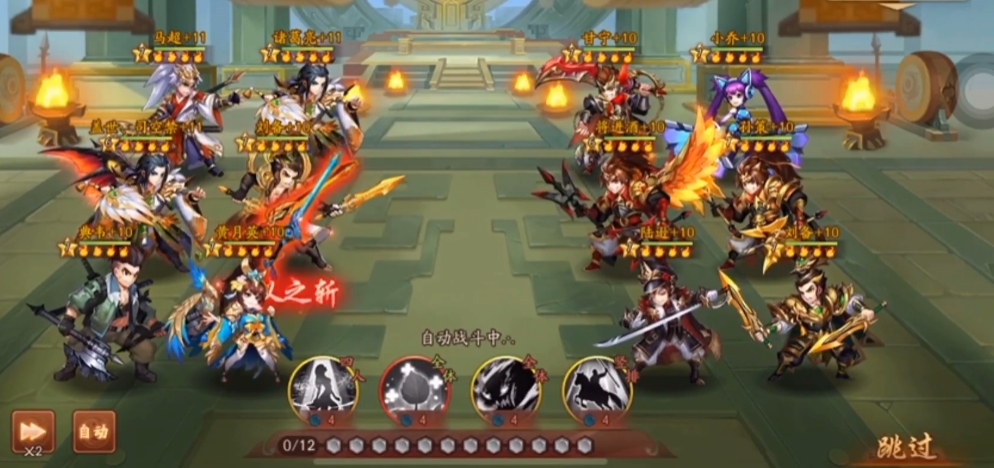Screen dimensions: 994x468
Task: Toggle the X2 battle speed button
Action: tap(33, 430)
